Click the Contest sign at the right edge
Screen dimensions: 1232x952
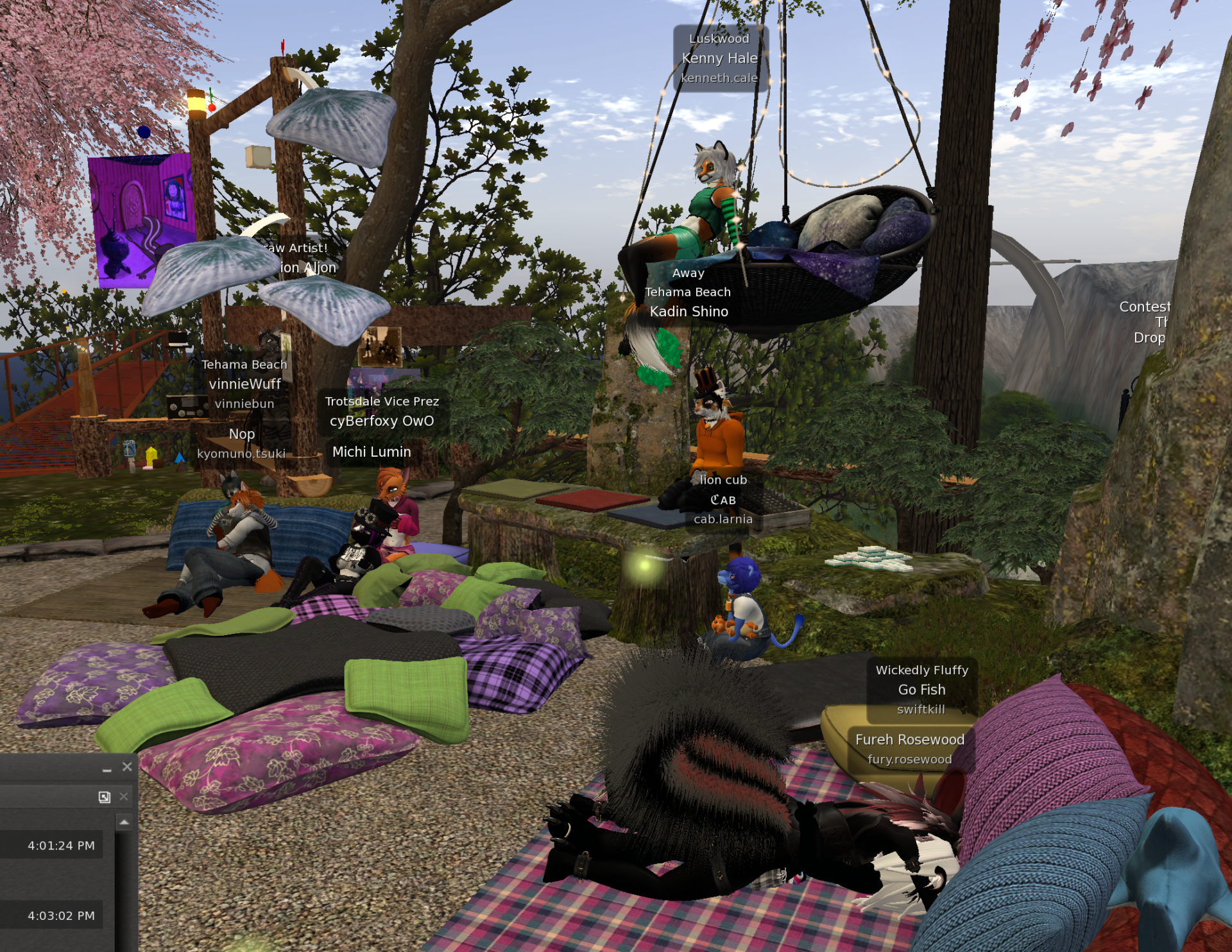[1145, 307]
